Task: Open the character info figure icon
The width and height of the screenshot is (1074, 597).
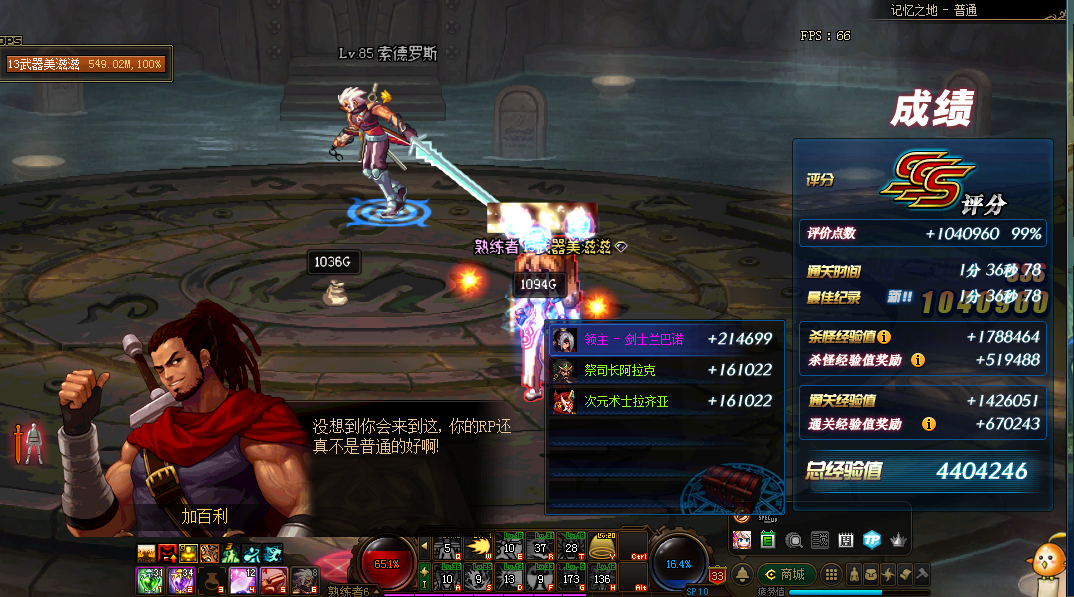Action: click(x=854, y=574)
